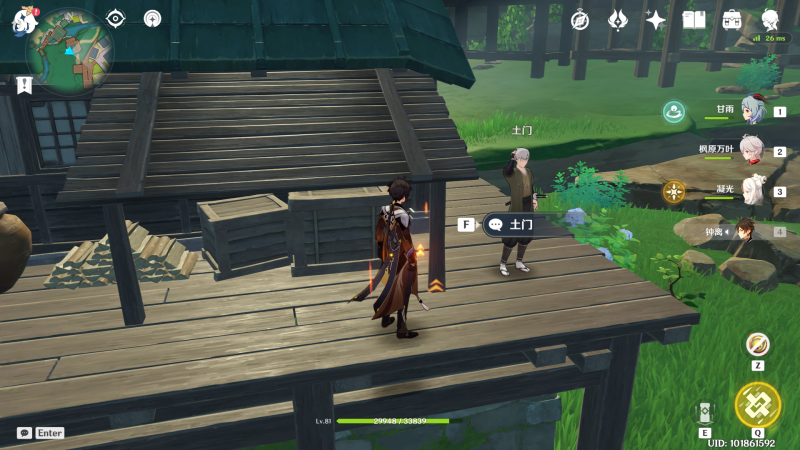Open the compass events icon
The width and height of the screenshot is (800, 450).
point(580,19)
